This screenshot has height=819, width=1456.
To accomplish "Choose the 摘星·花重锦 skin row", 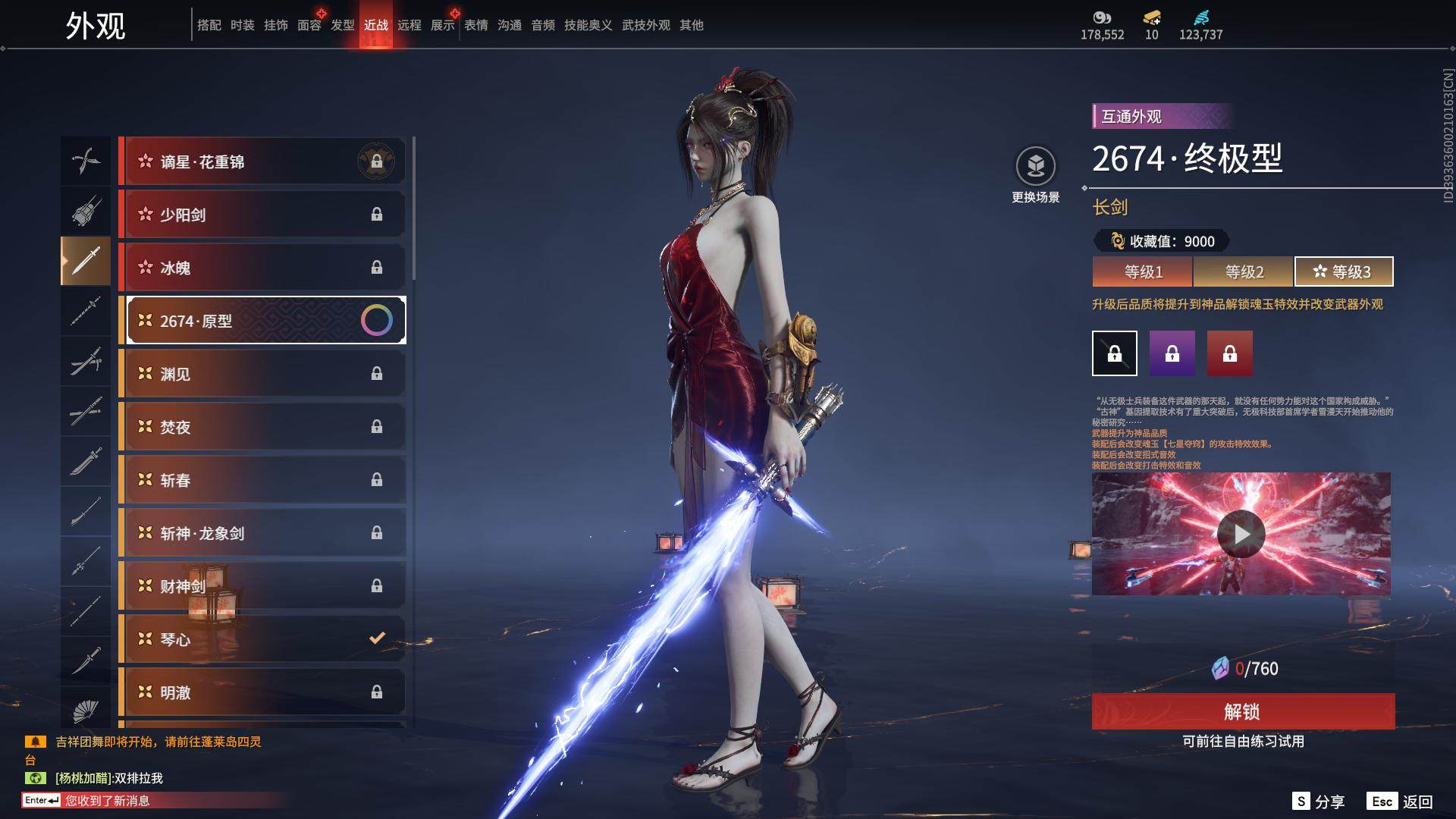I will click(x=262, y=162).
